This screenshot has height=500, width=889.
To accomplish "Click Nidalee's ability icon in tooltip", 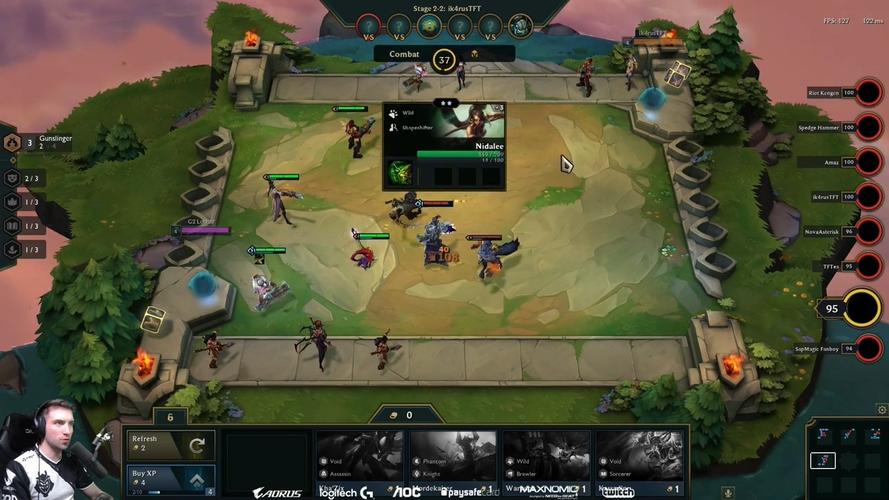I will (400, 173).
